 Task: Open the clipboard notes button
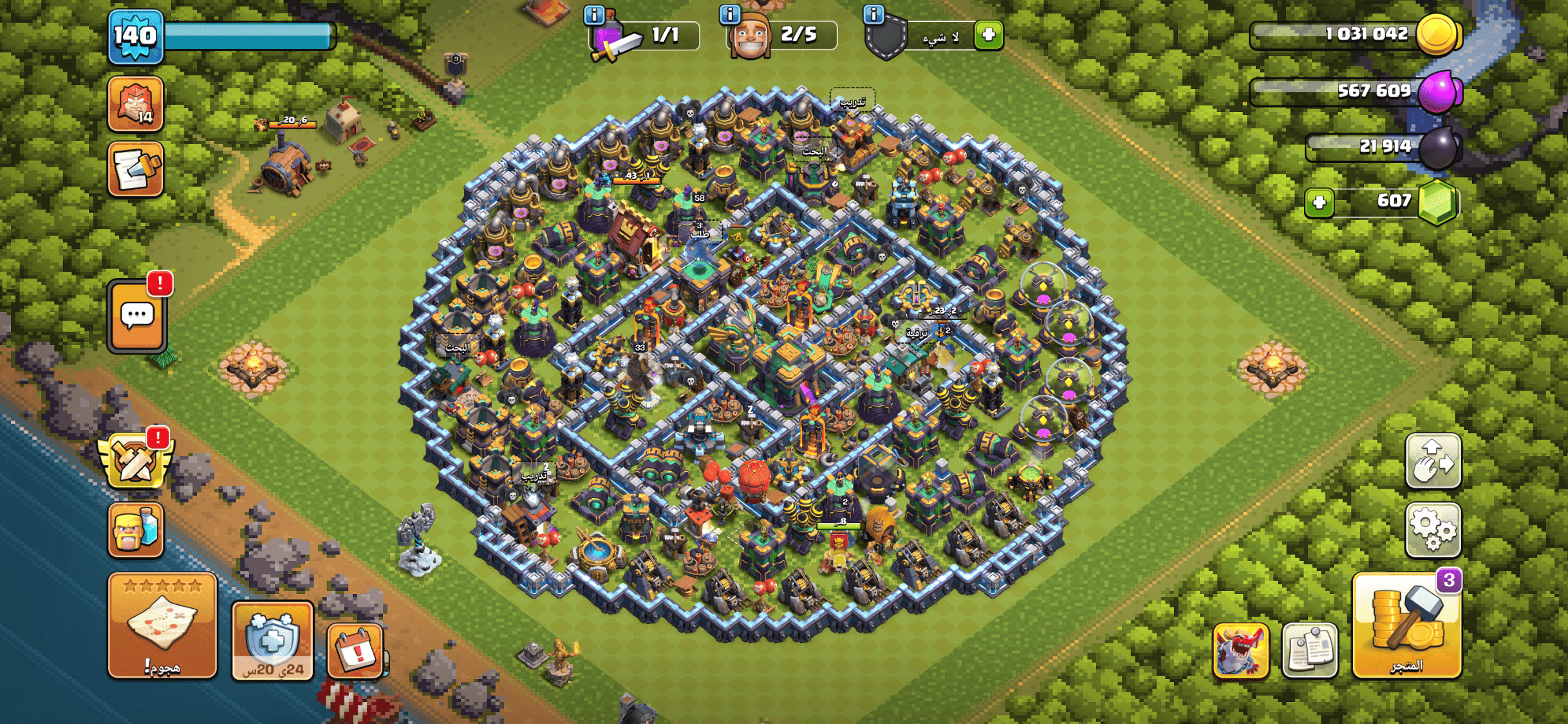pyautogui.click(x=1309, y=651)
